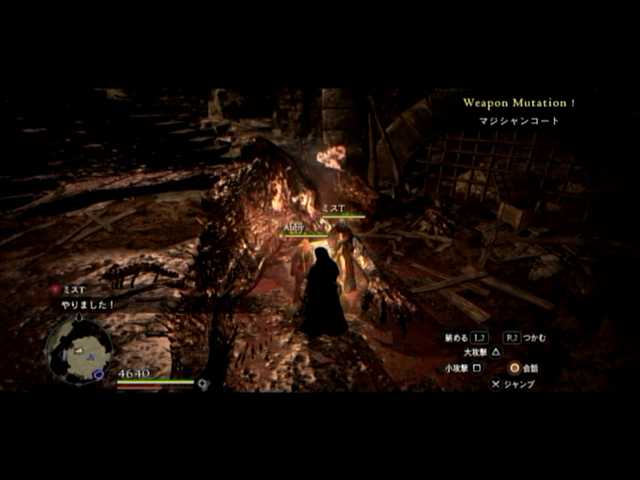640x480 pixels.
Task: Select the Weapon Mutation notification
Action: pyautogui.click(x=519, y=102)
